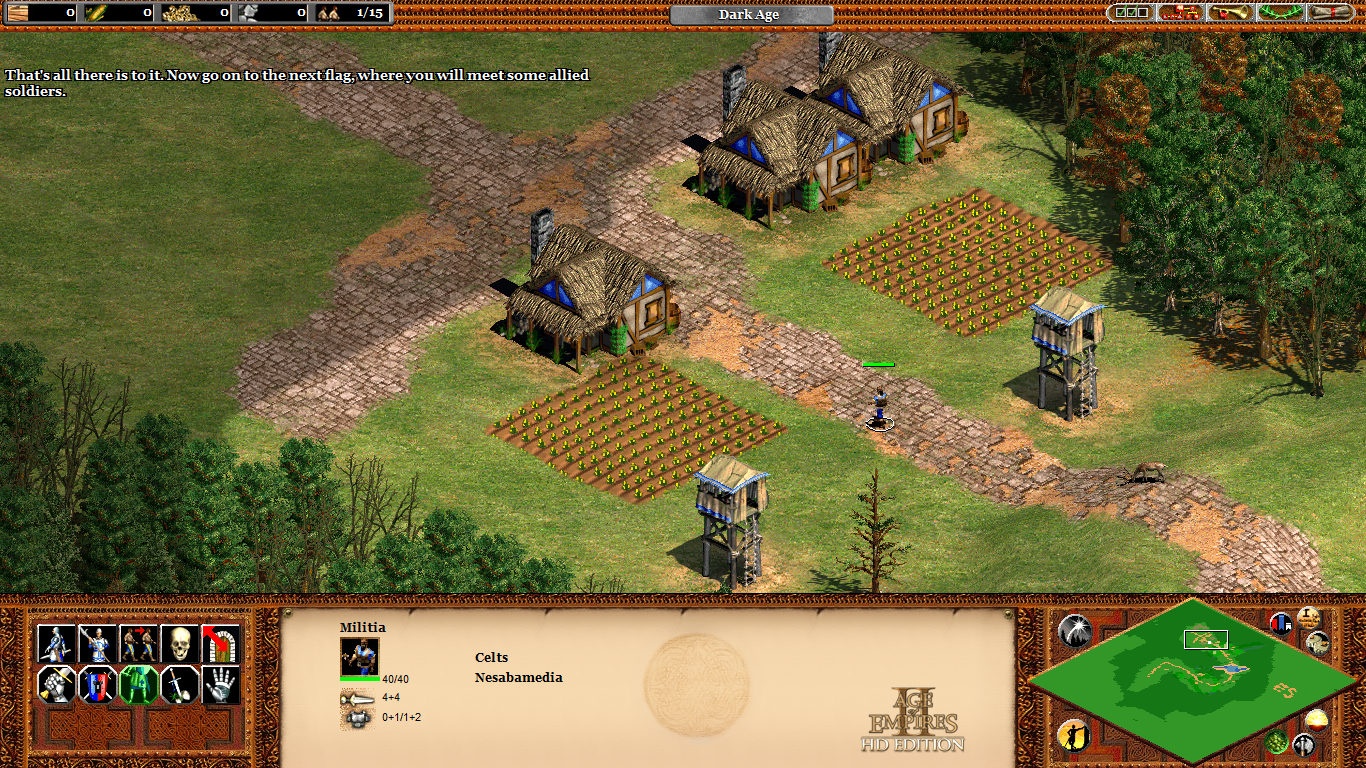Send a flare signal from minimap button
1366x768 pixels.
click(x=1073, y=629)
